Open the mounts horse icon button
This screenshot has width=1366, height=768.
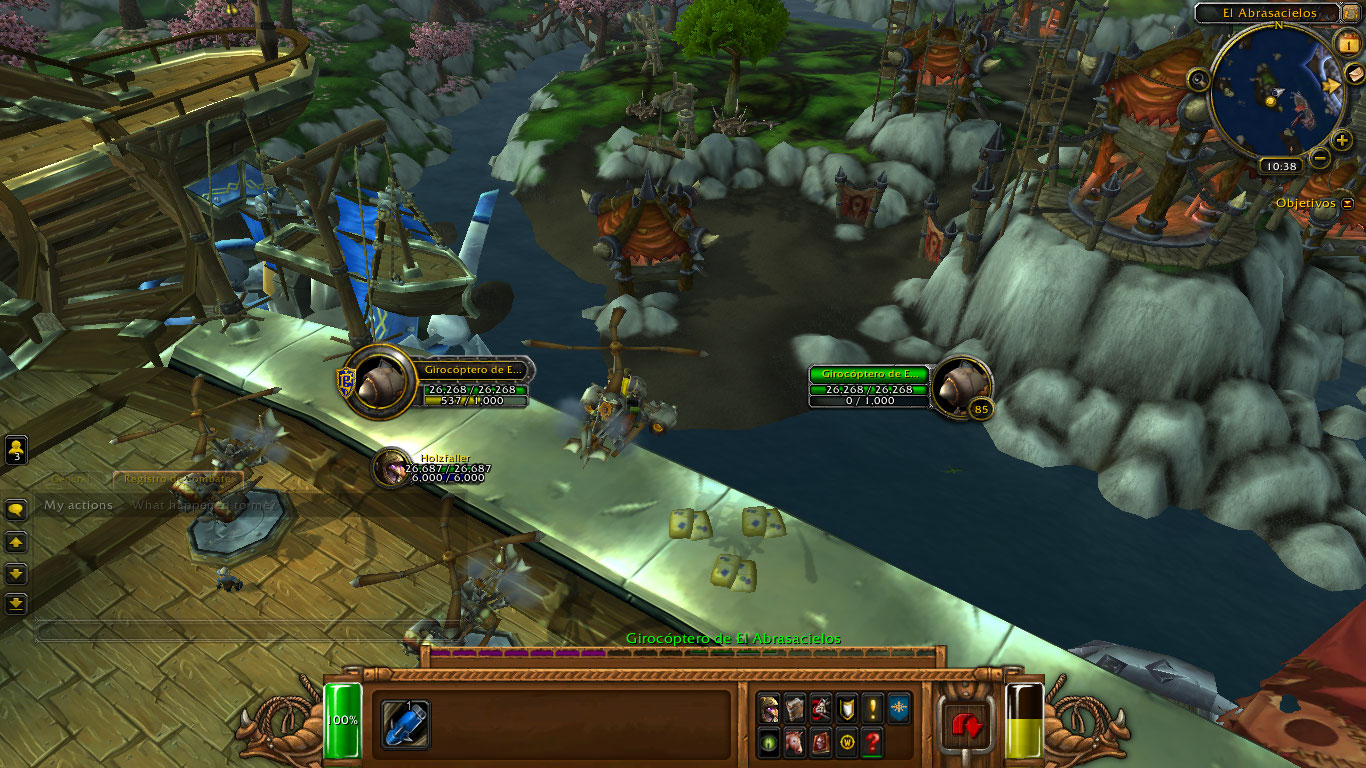[x=795, y=742]
